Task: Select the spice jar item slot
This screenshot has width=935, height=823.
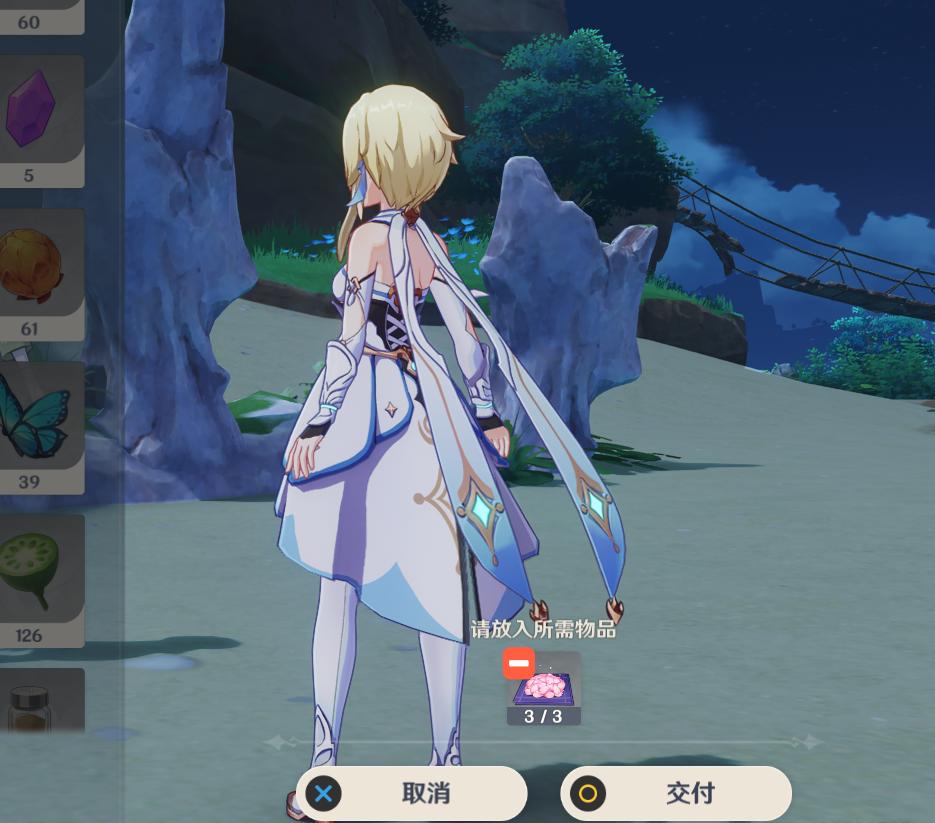Action: (x=40, y=704)
